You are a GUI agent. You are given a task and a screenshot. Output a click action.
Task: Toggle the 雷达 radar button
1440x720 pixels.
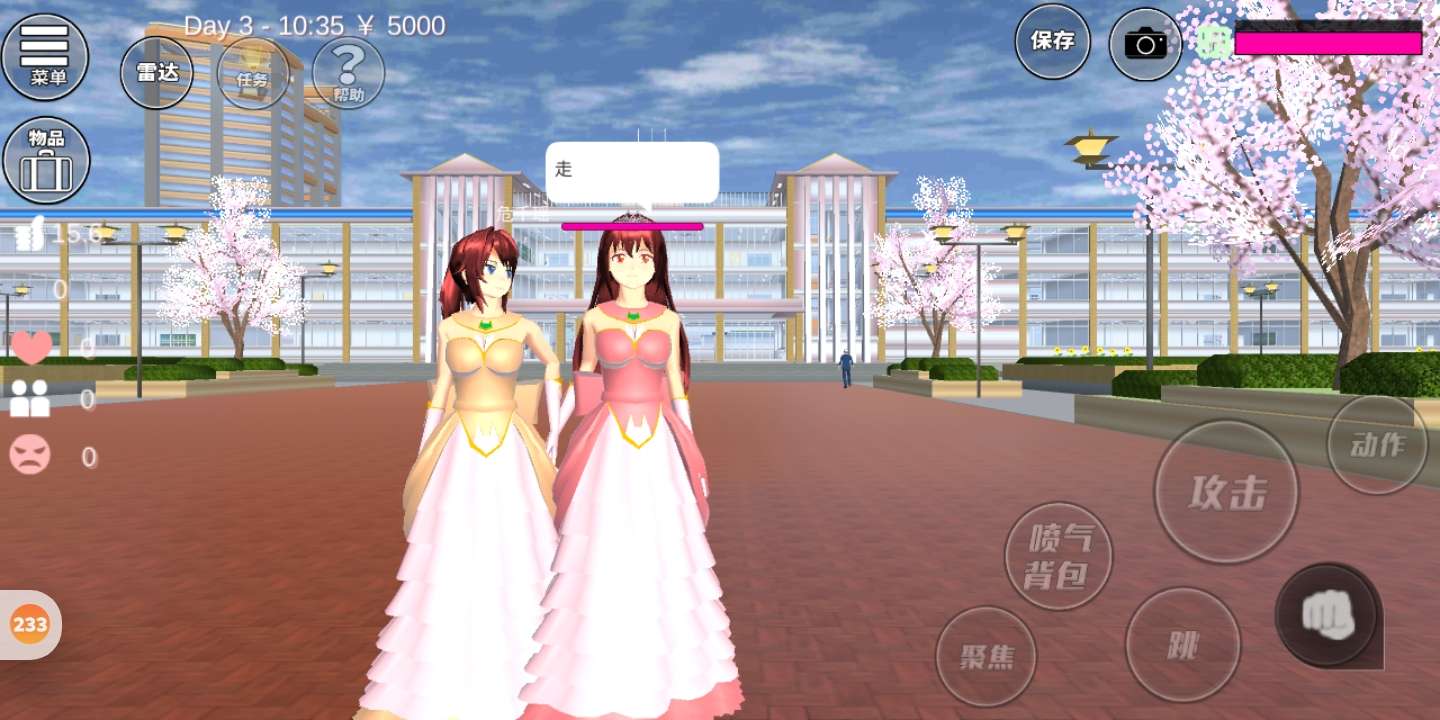(157, 72)
